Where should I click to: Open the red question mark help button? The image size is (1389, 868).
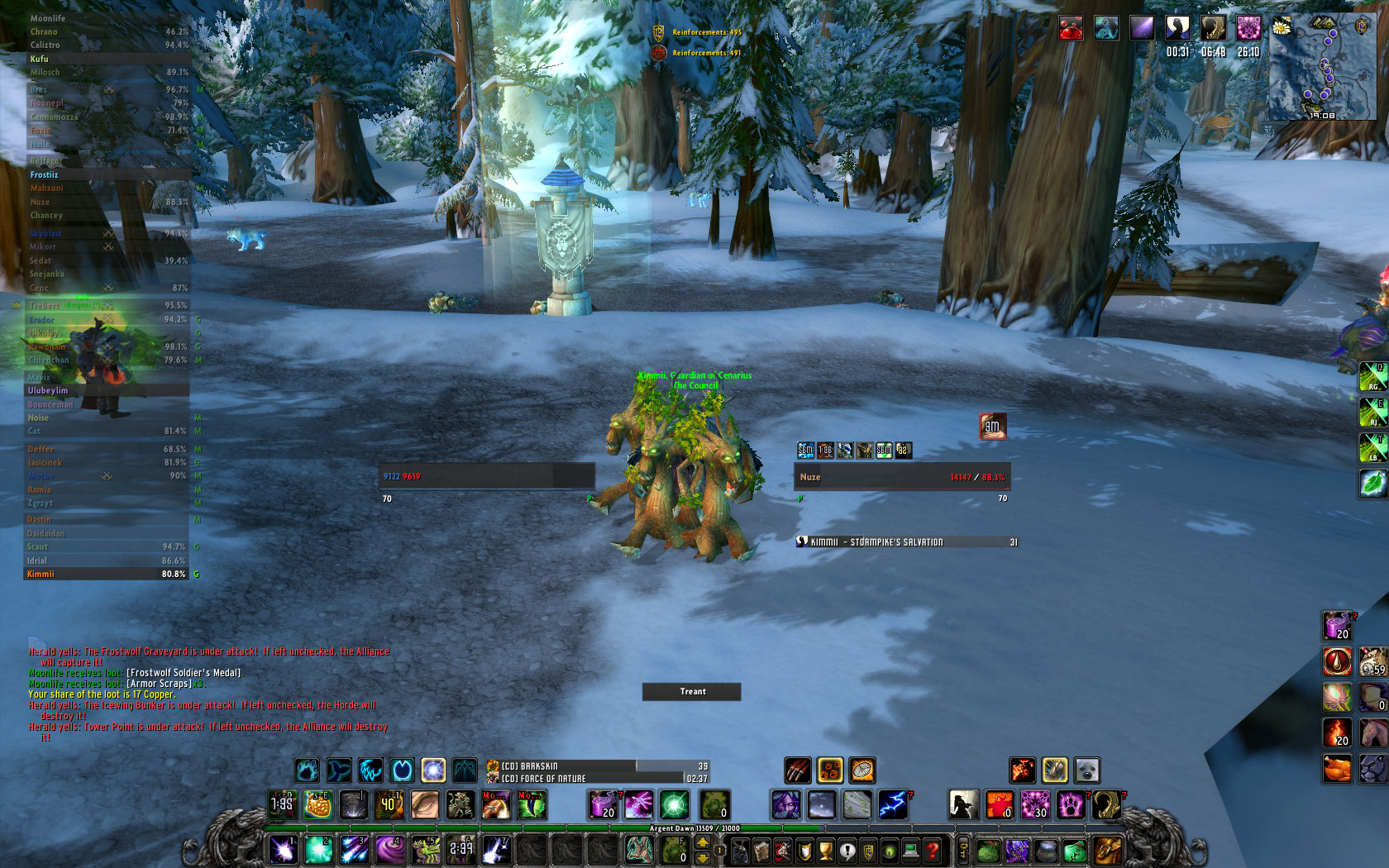click(x=933, y=850)
